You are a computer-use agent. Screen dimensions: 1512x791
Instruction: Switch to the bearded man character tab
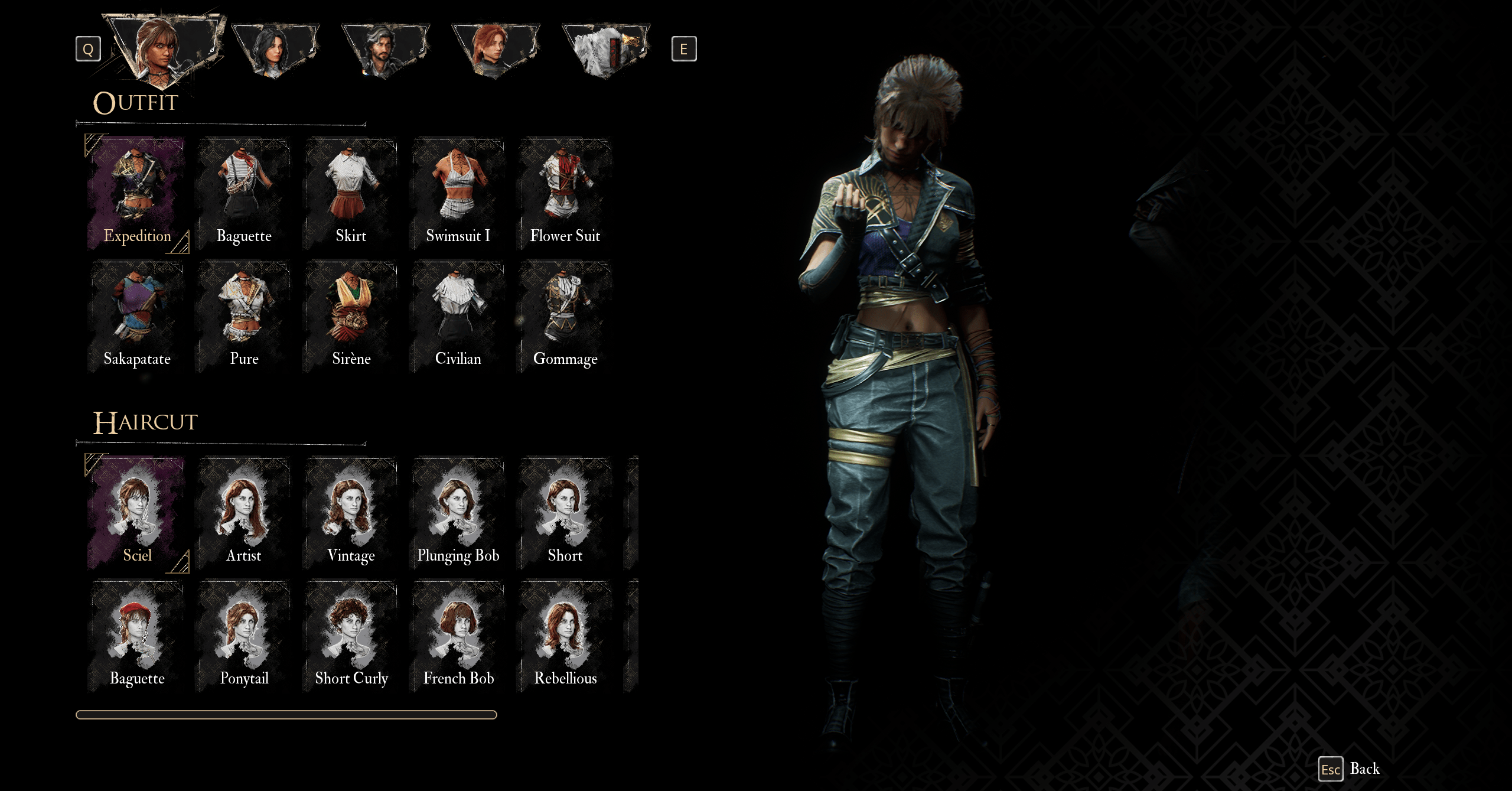(x=384, y=49)
